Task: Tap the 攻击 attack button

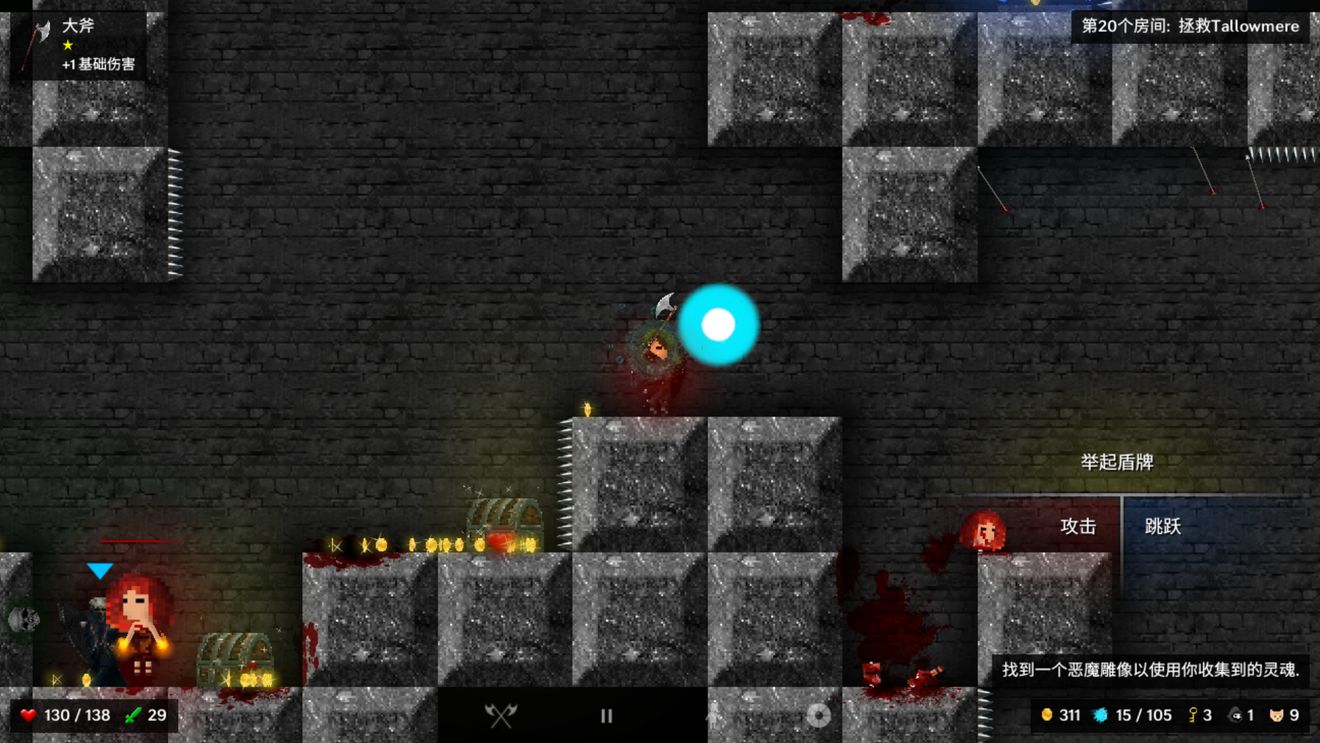Action: tap(1078, 527)
